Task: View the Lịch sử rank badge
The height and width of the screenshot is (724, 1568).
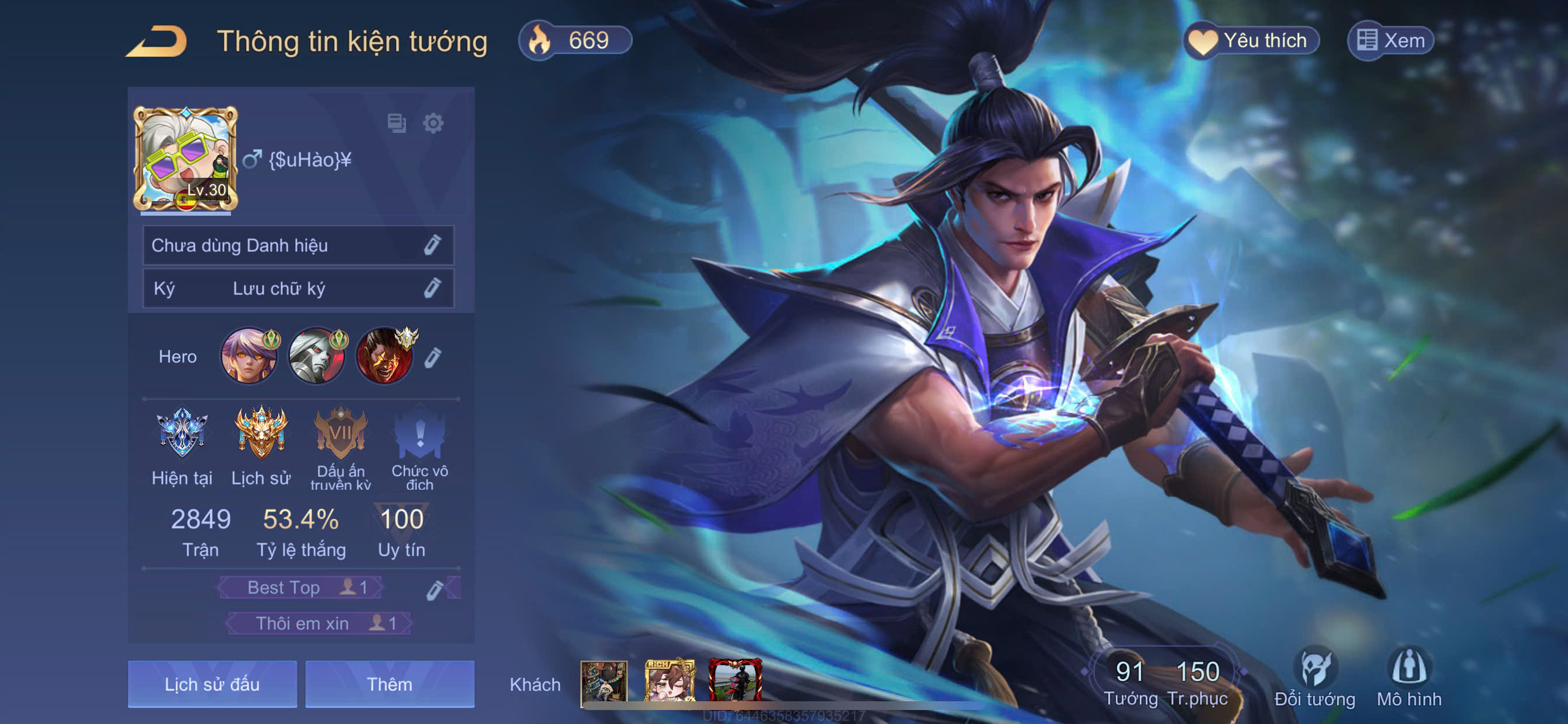Action: click(x=261, y=433)
